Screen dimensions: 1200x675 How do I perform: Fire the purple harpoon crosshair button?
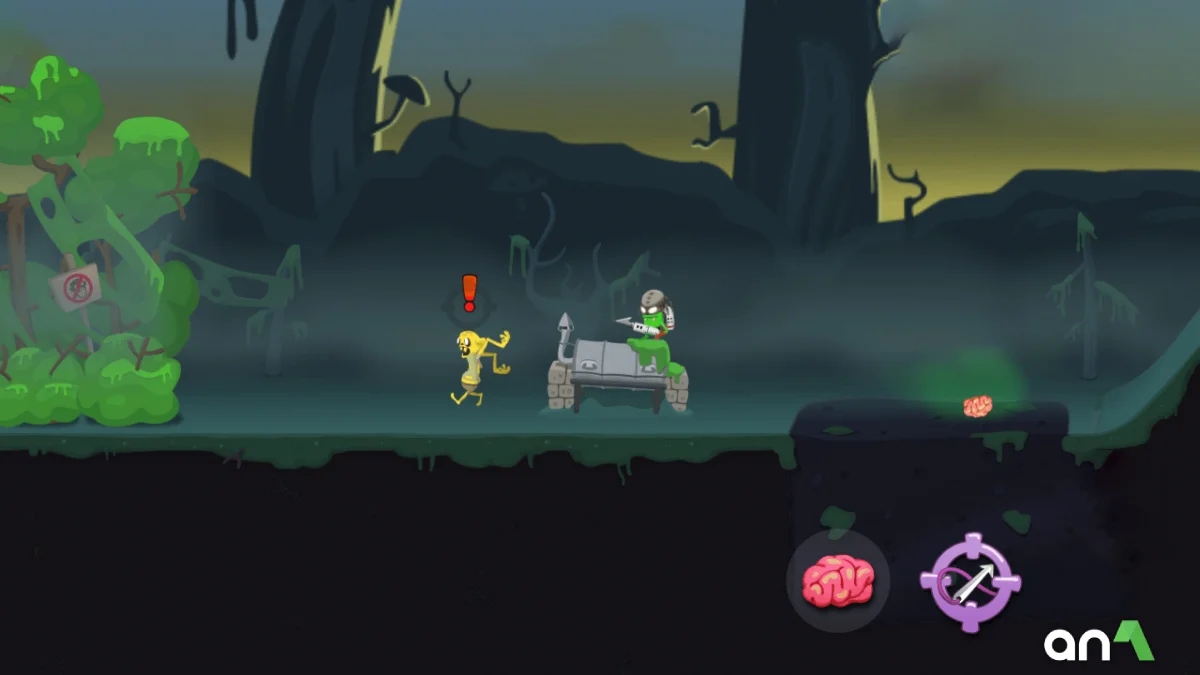coord(970,582)
